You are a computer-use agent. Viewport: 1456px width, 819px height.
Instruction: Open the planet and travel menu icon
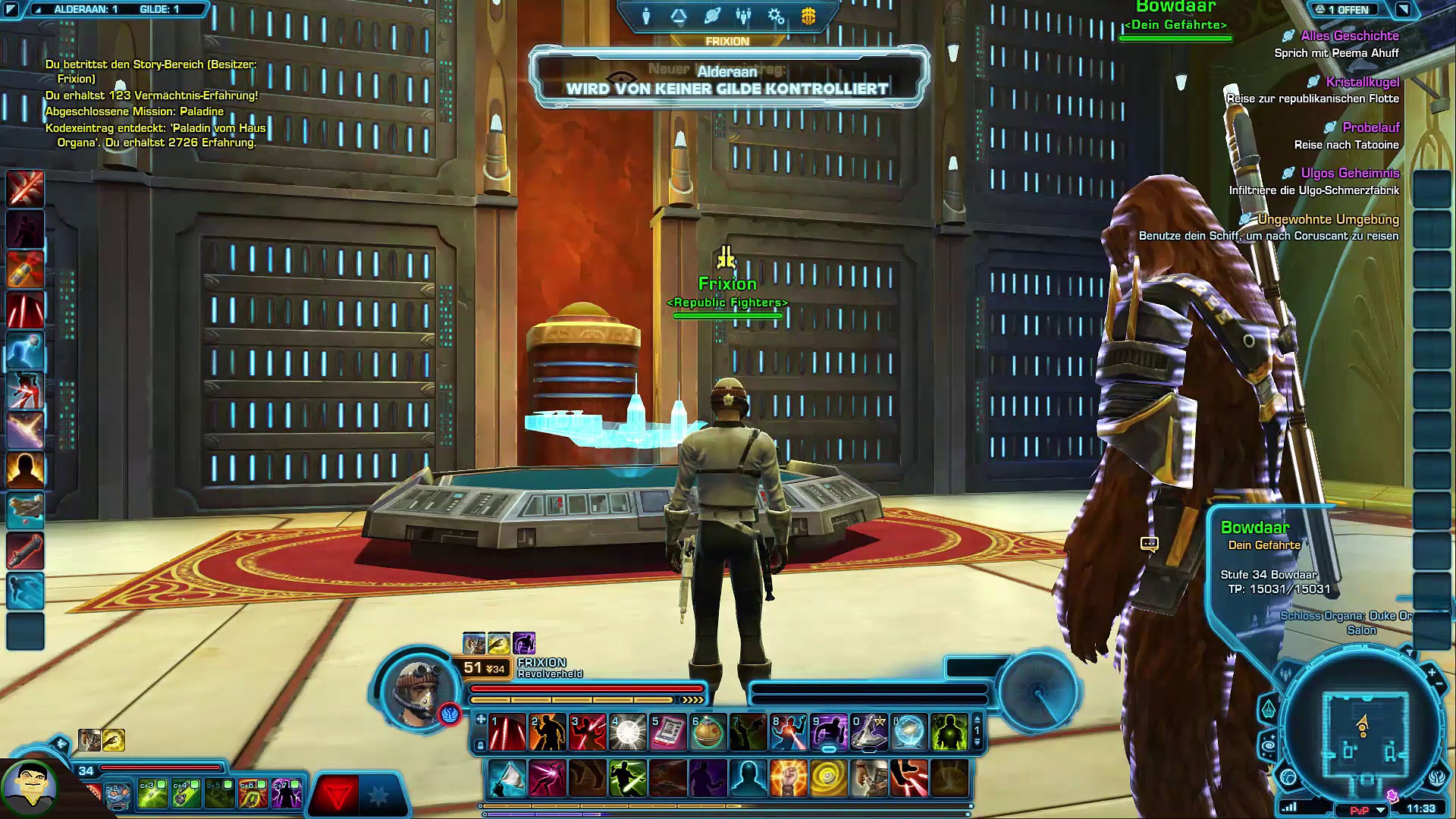(711, 16)
